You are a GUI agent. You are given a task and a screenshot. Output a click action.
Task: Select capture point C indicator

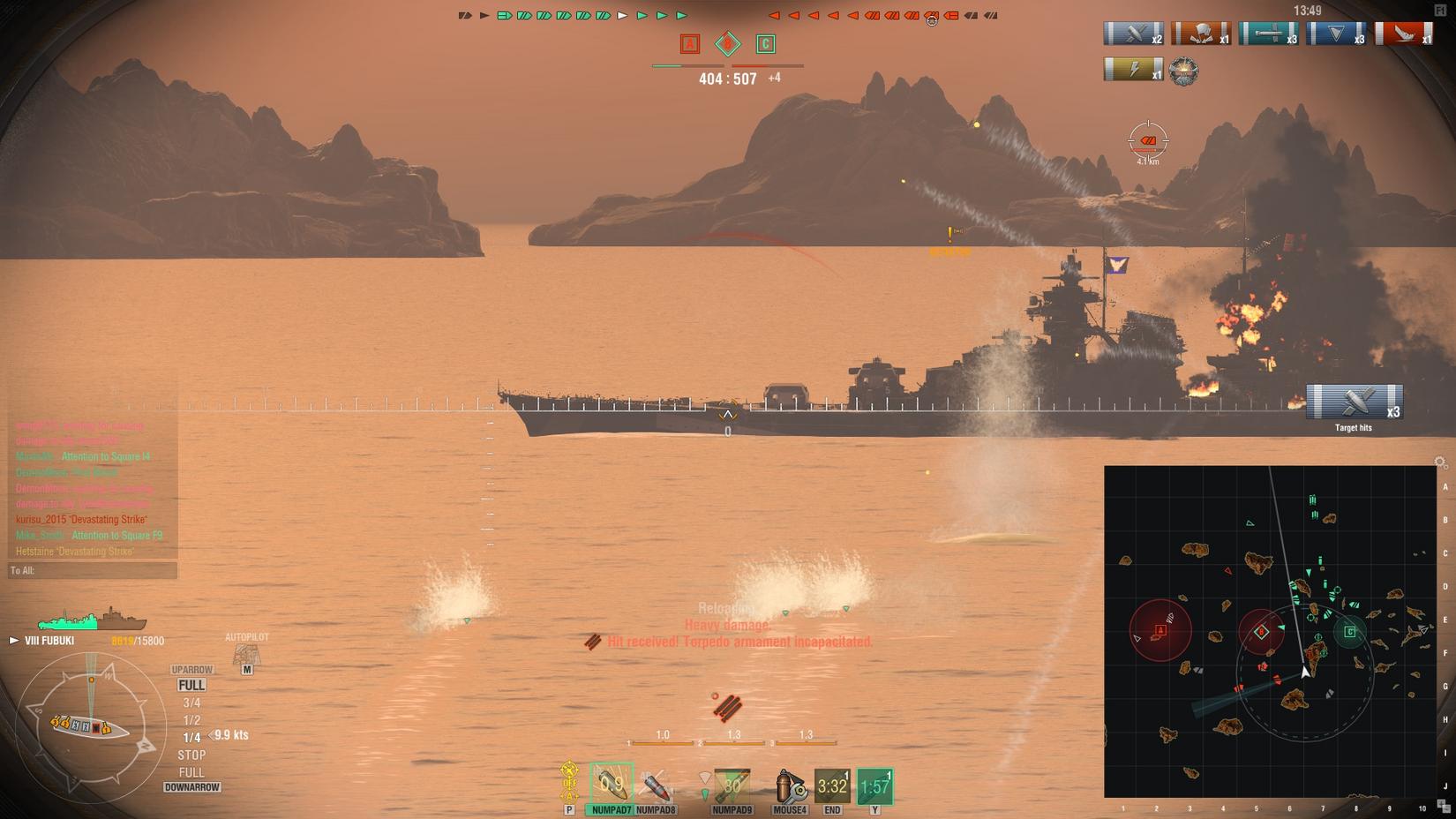click(765, 44)
